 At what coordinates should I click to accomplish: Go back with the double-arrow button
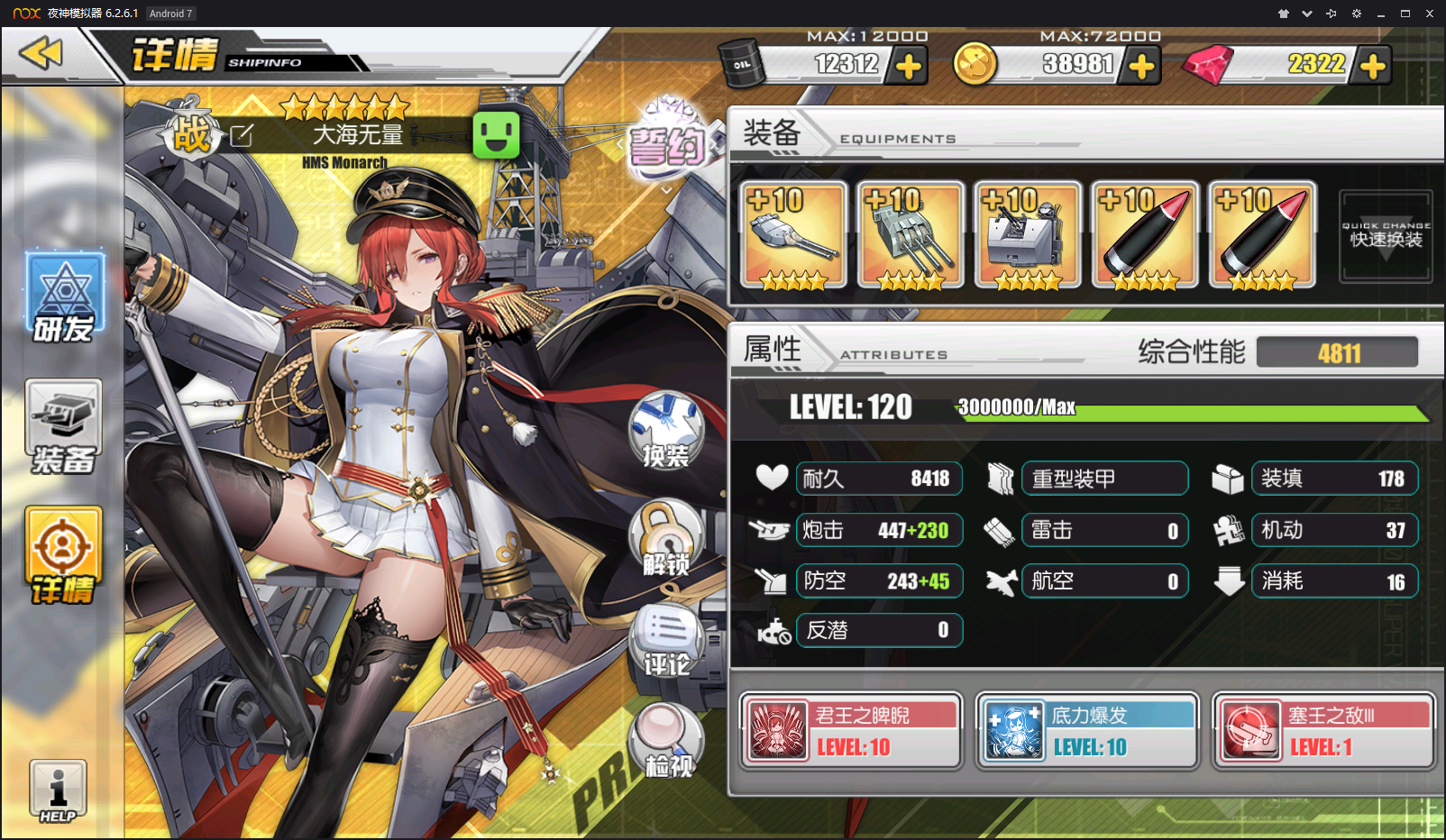[41, 54]
